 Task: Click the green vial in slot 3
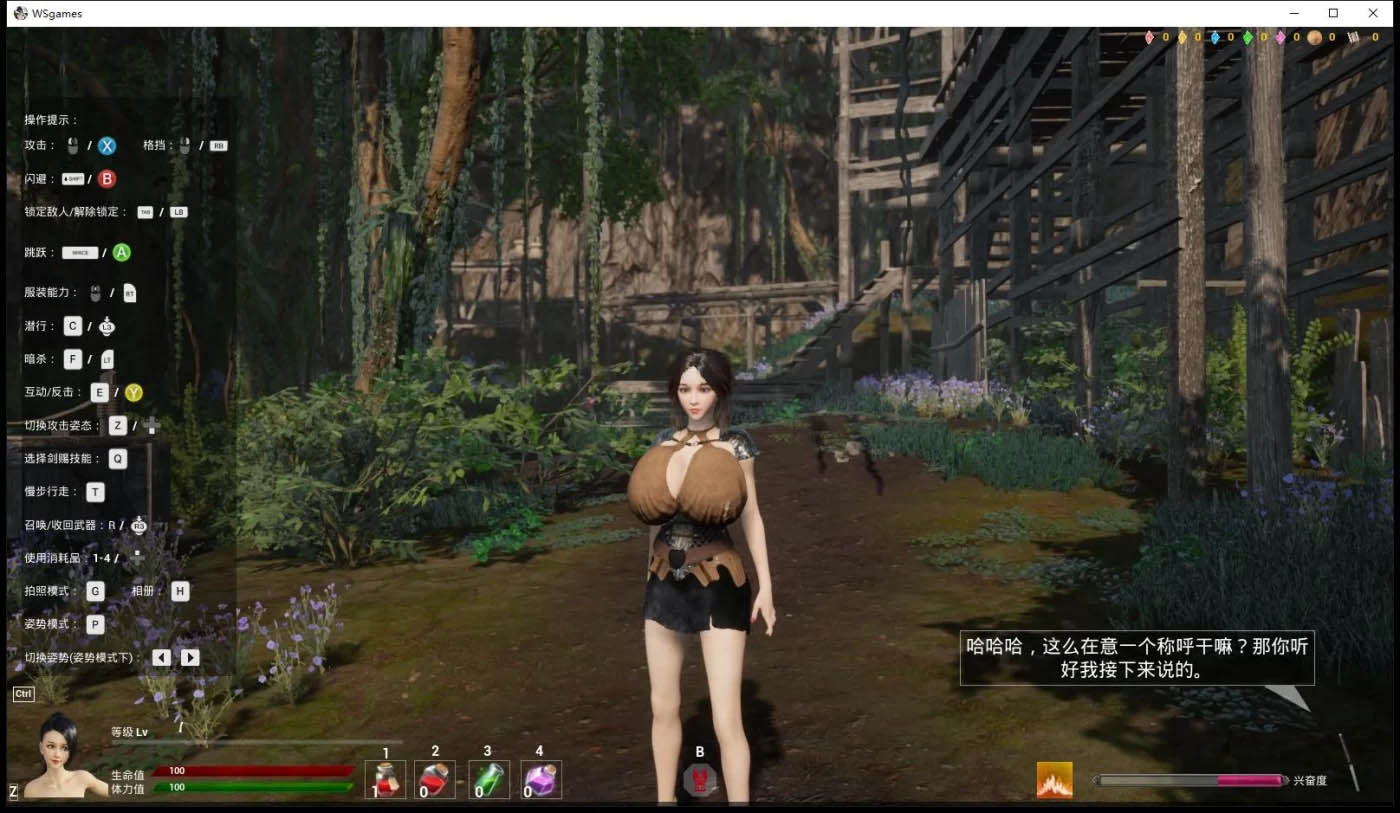[489, 778]
